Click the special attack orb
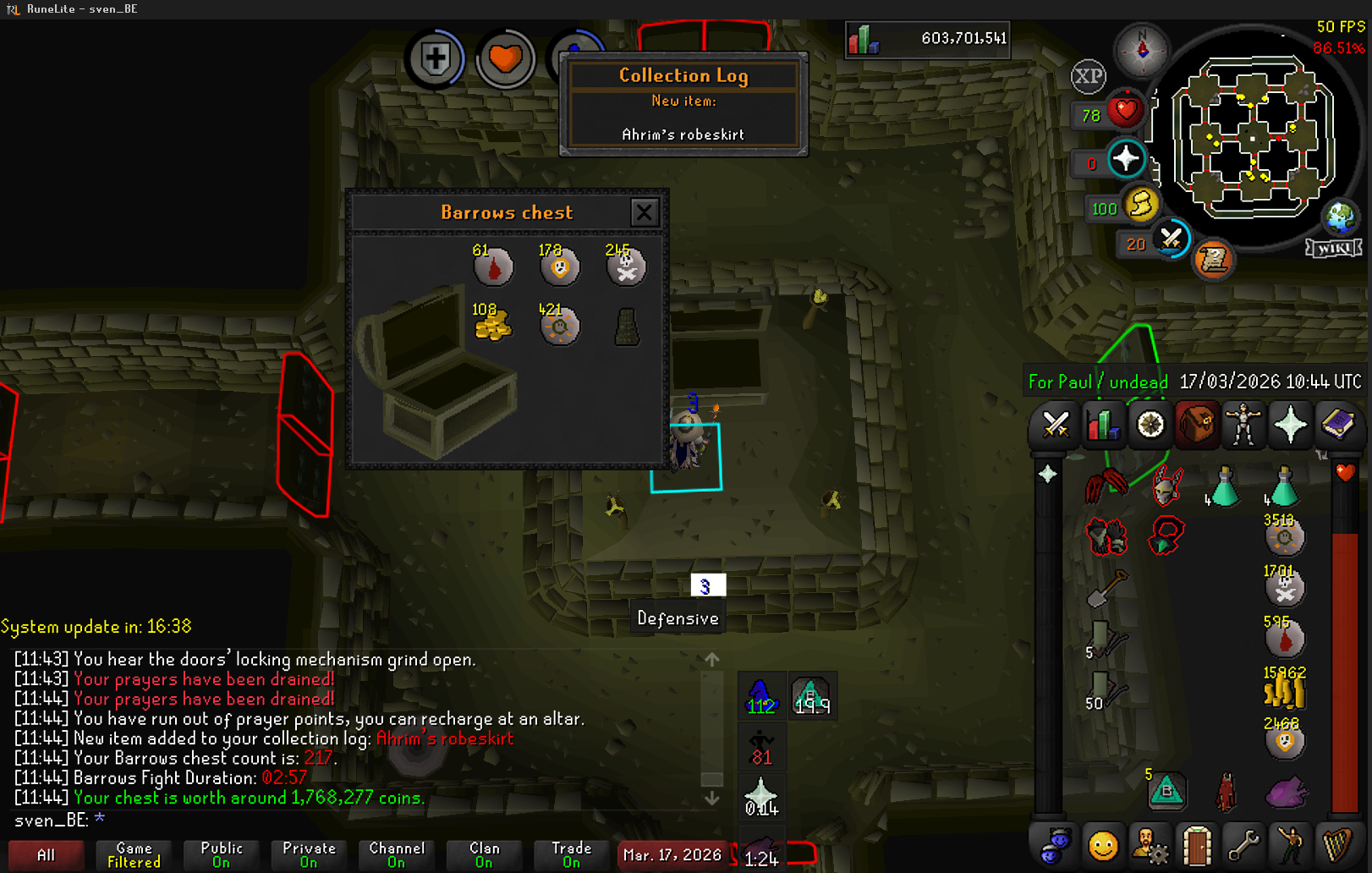The height and width of the screenshot is (873, 1372). pos(1172,239)
